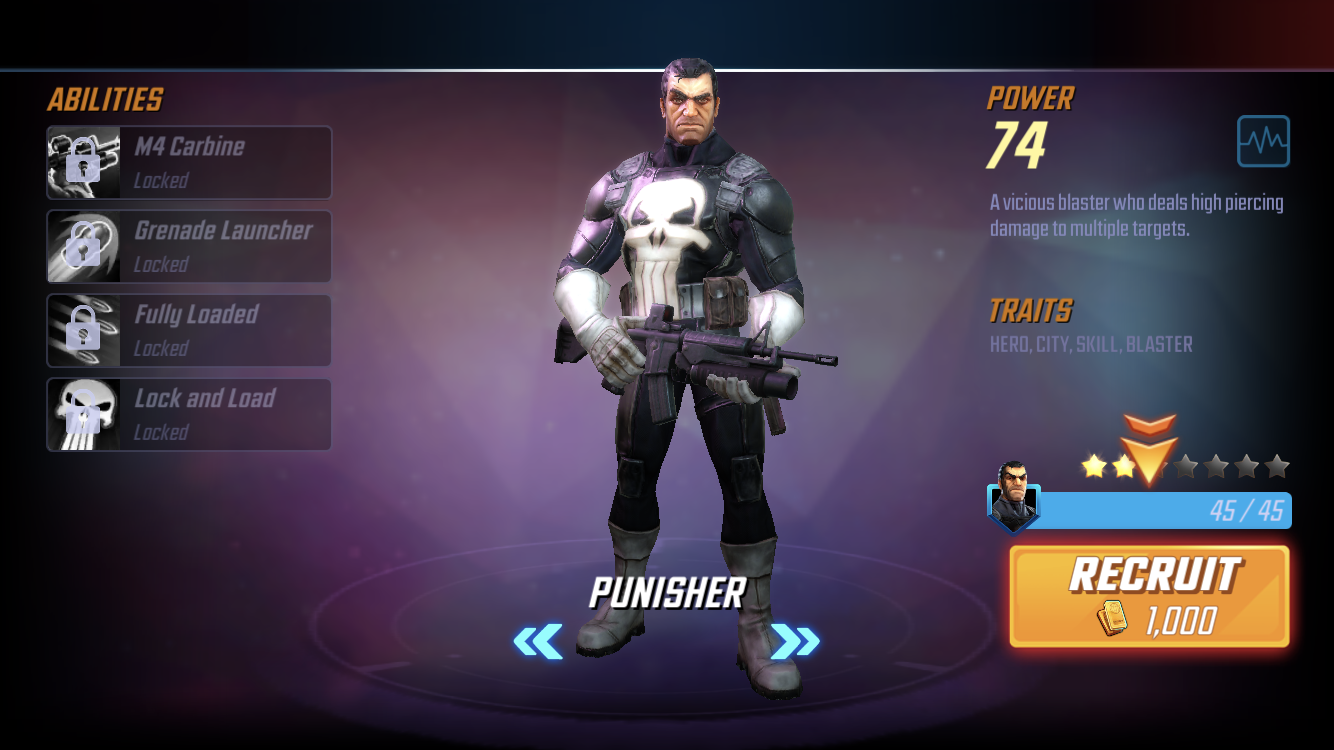Switch to the next character
1334x750 pixels.
coord(795,641)
